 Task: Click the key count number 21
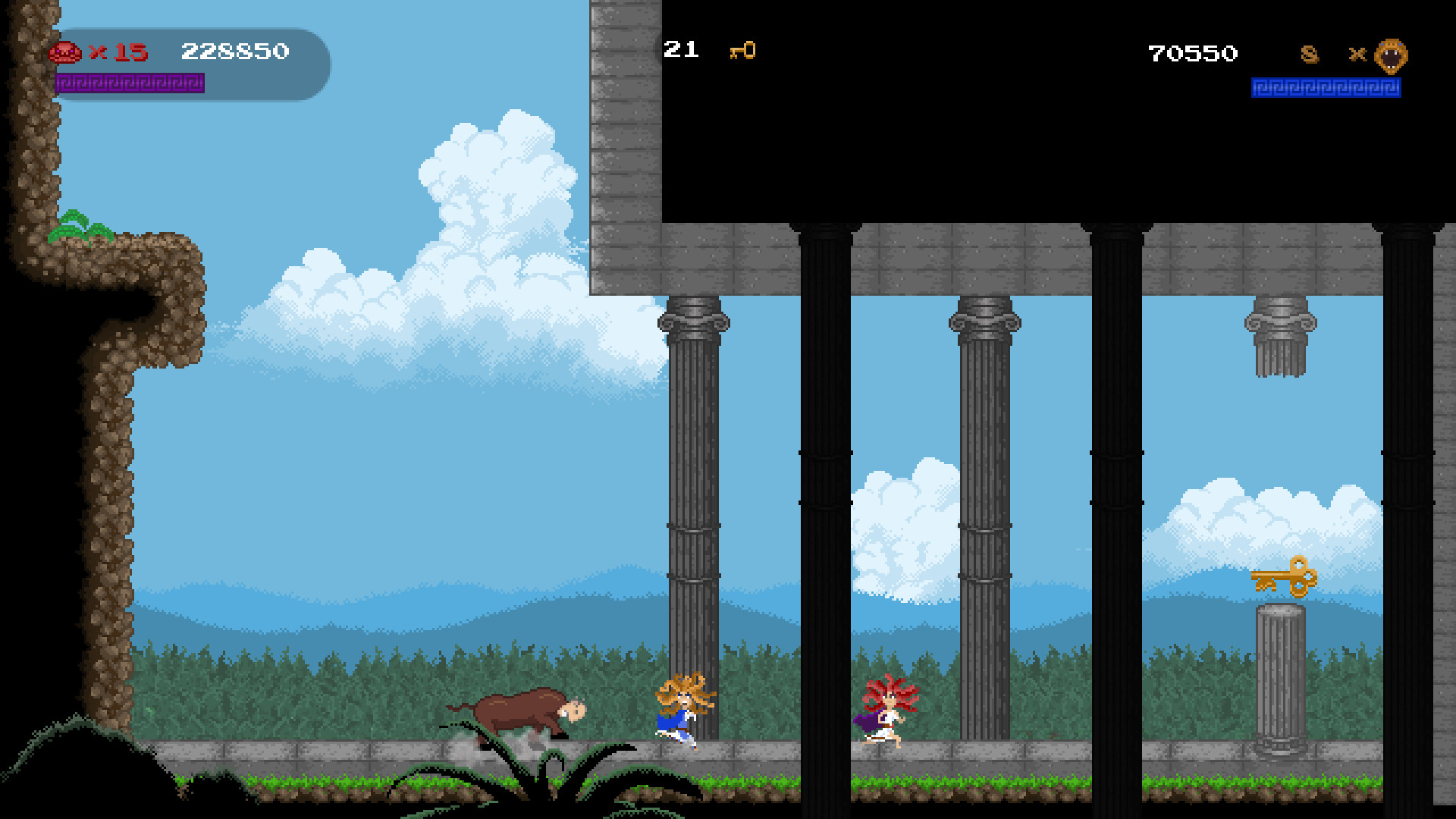(x=680, y=50)
